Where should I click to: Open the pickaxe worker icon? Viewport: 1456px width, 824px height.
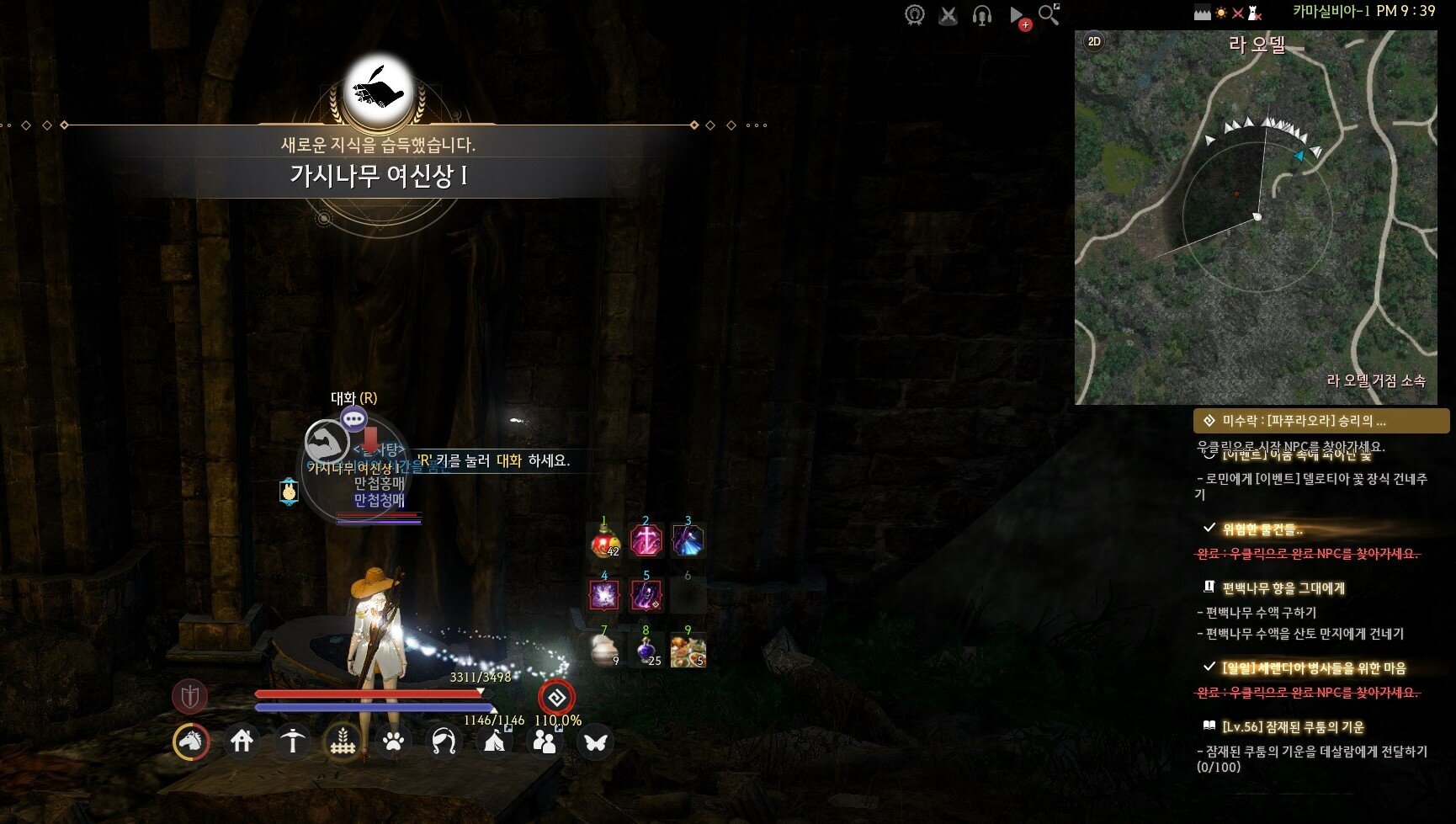[293, 742]
